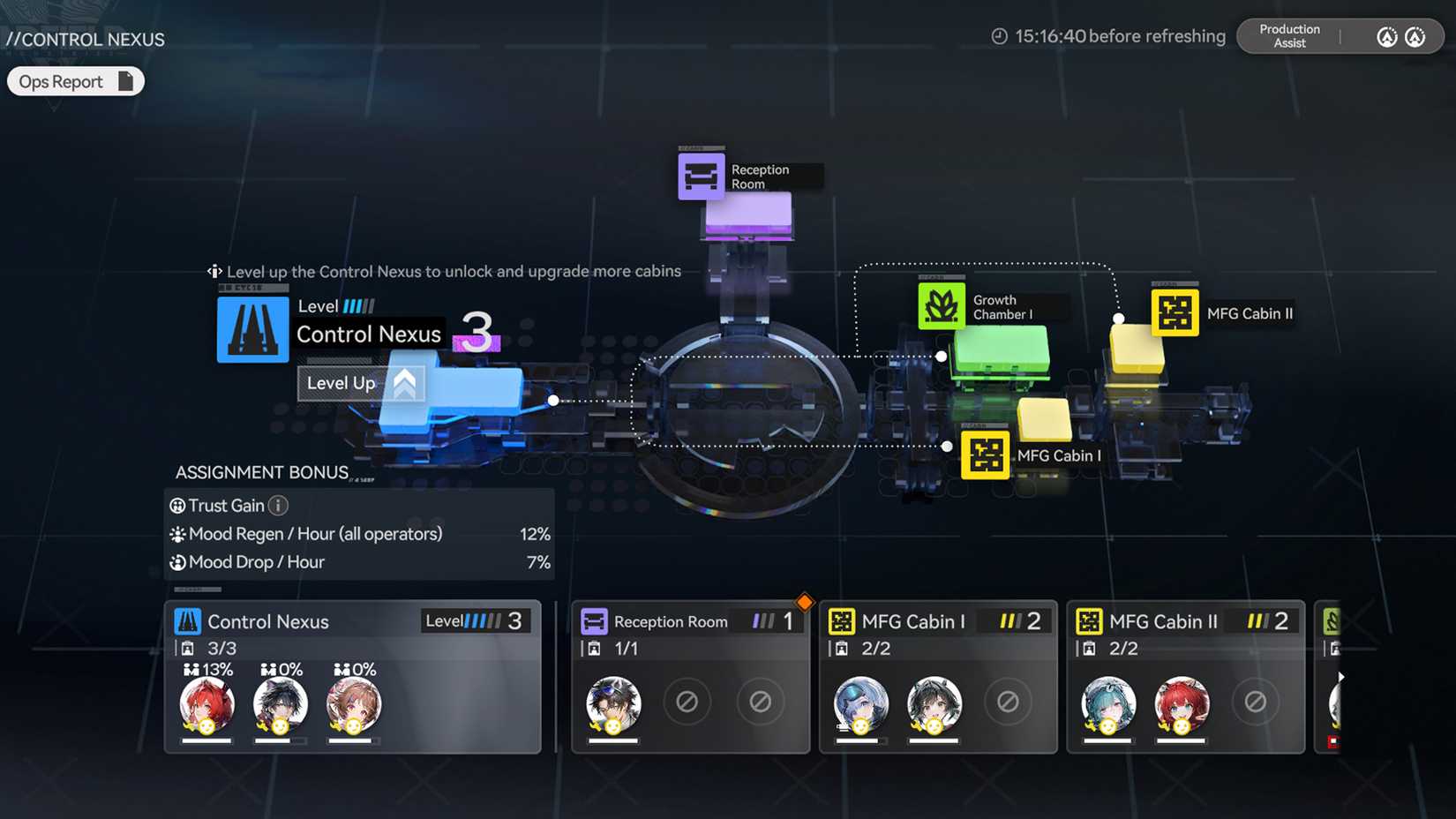
Task: Select an empty assignment slot in Reception Room
Action: 687,703
